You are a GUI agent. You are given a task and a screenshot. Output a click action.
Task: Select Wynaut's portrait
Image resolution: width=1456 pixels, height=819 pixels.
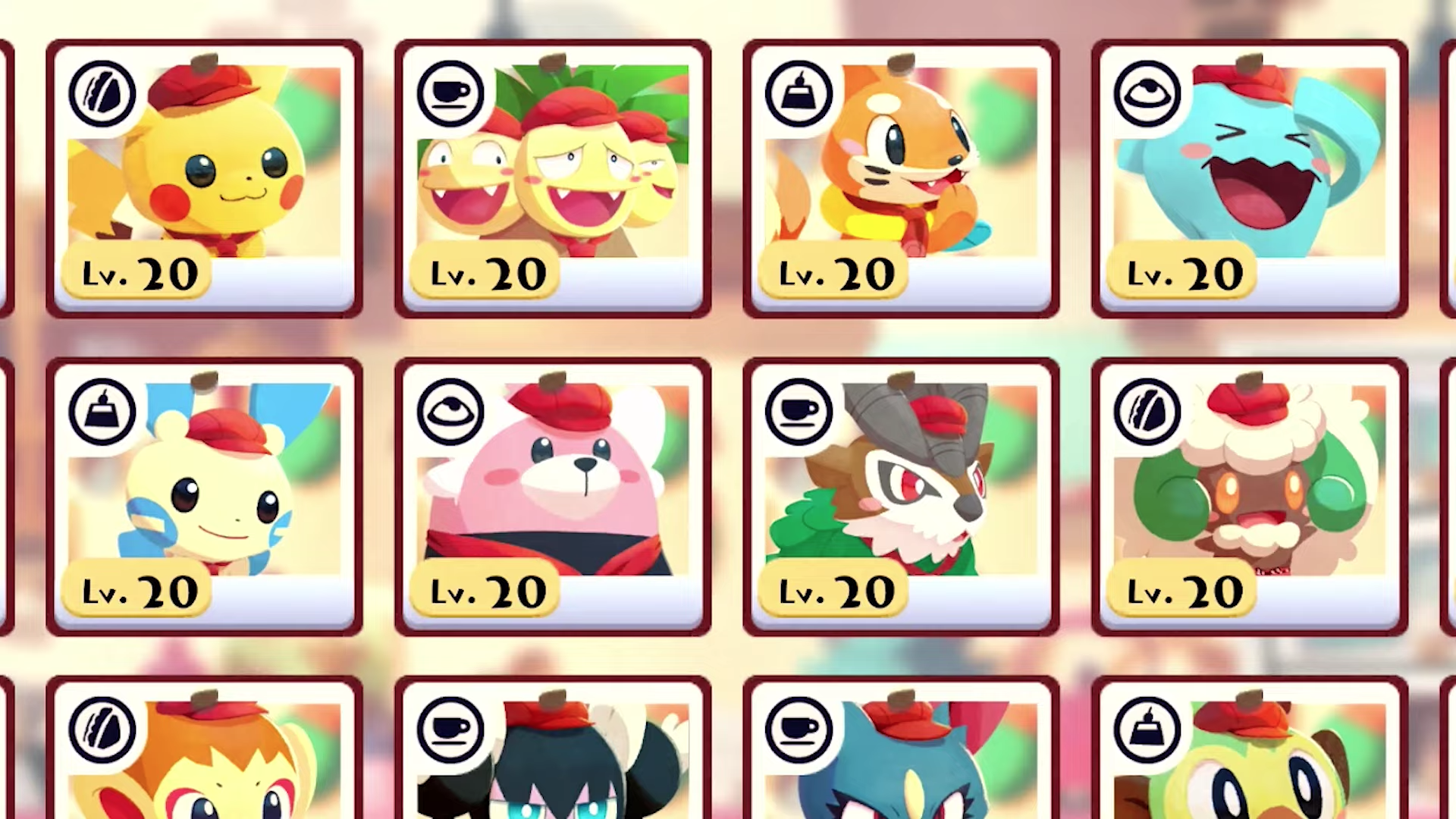(x=1251, y=174)
